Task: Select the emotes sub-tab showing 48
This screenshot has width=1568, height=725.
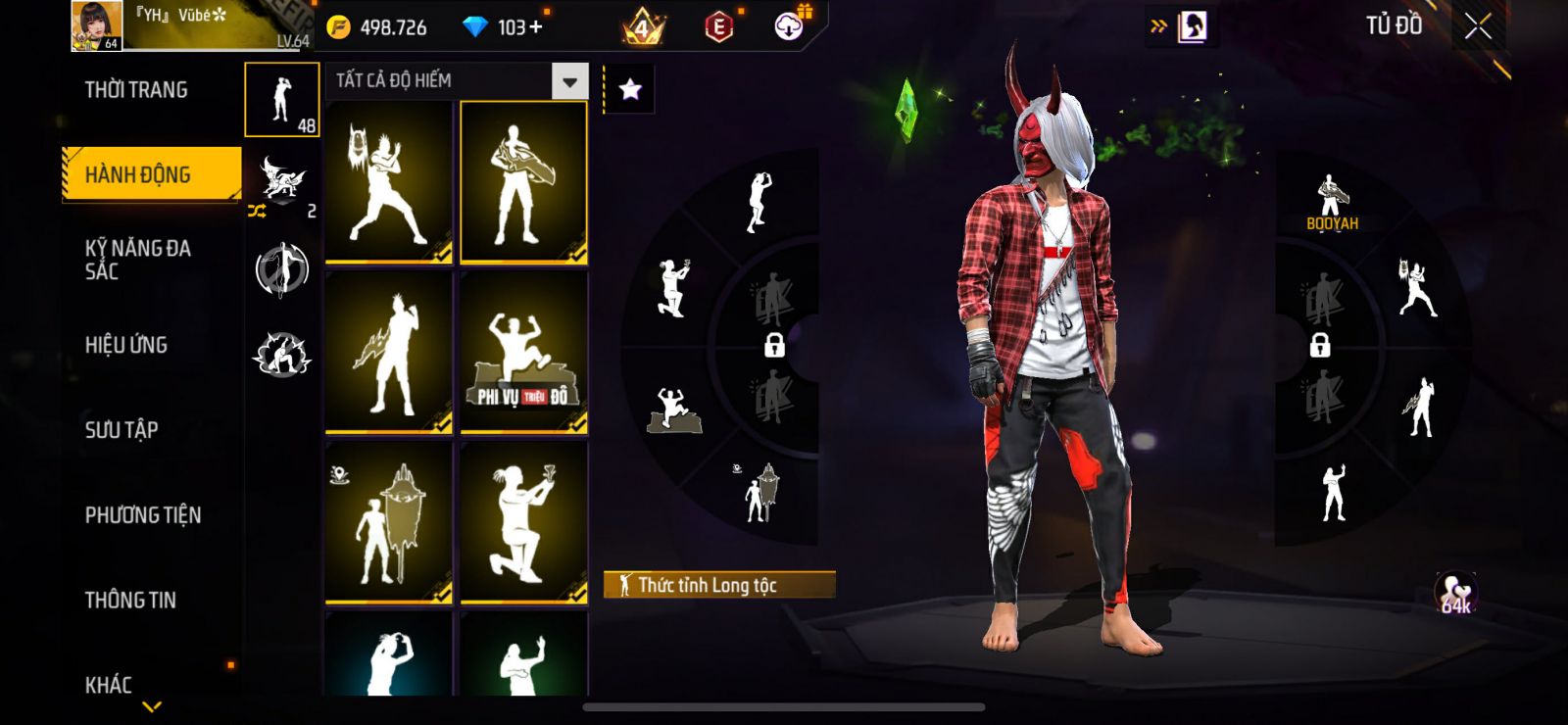Action: [x=282, y=100]
